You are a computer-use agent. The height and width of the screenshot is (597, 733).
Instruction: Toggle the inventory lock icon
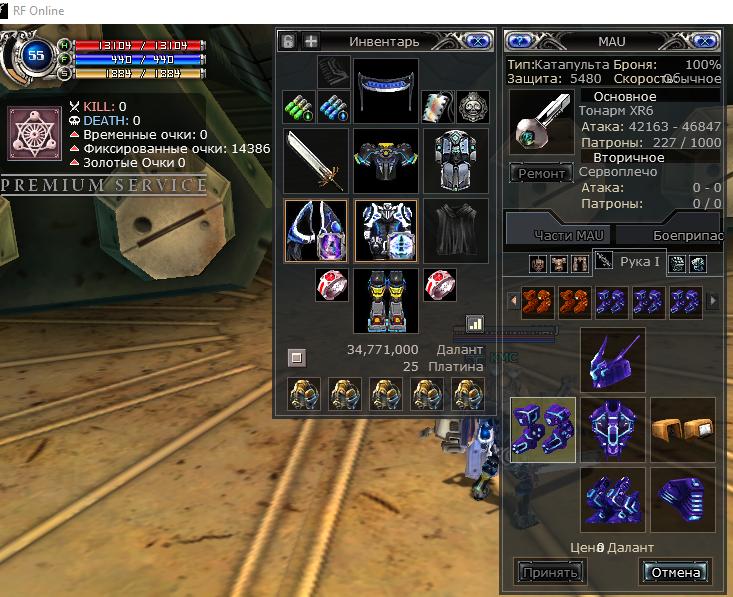[x=288, y=41]
